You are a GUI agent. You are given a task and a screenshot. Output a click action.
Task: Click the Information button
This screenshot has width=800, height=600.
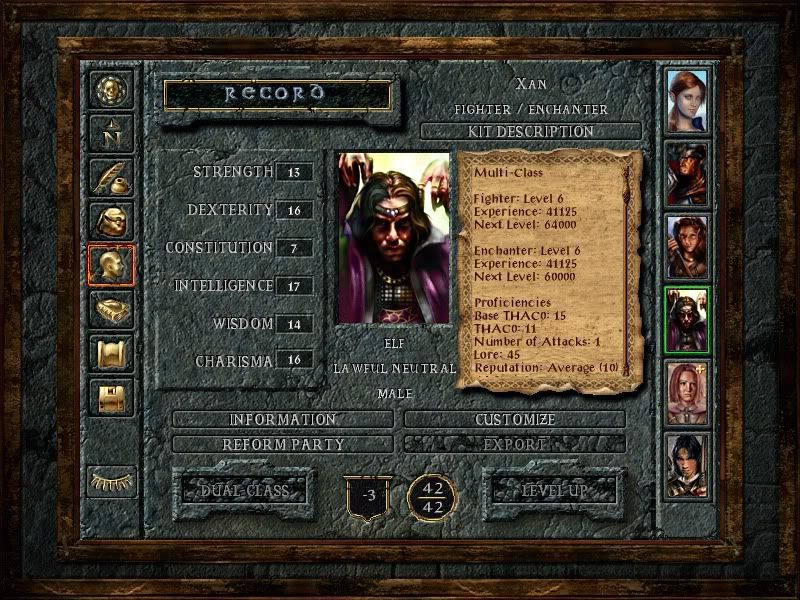click(x=283, y=419)
